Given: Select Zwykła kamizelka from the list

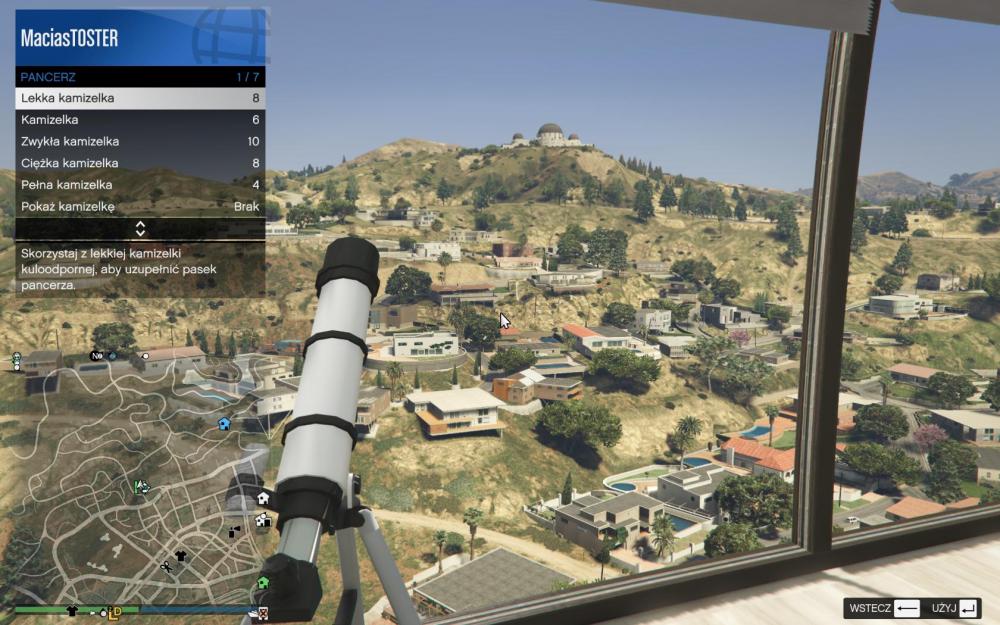Looking at the screenshot, I should click(140, 141).
